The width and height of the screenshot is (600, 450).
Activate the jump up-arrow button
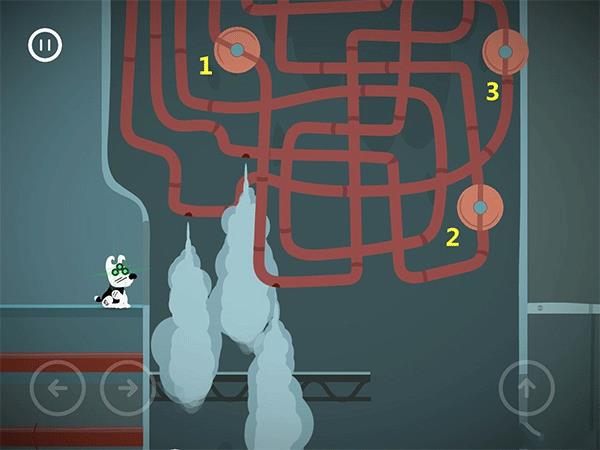(x=527, y=387)
